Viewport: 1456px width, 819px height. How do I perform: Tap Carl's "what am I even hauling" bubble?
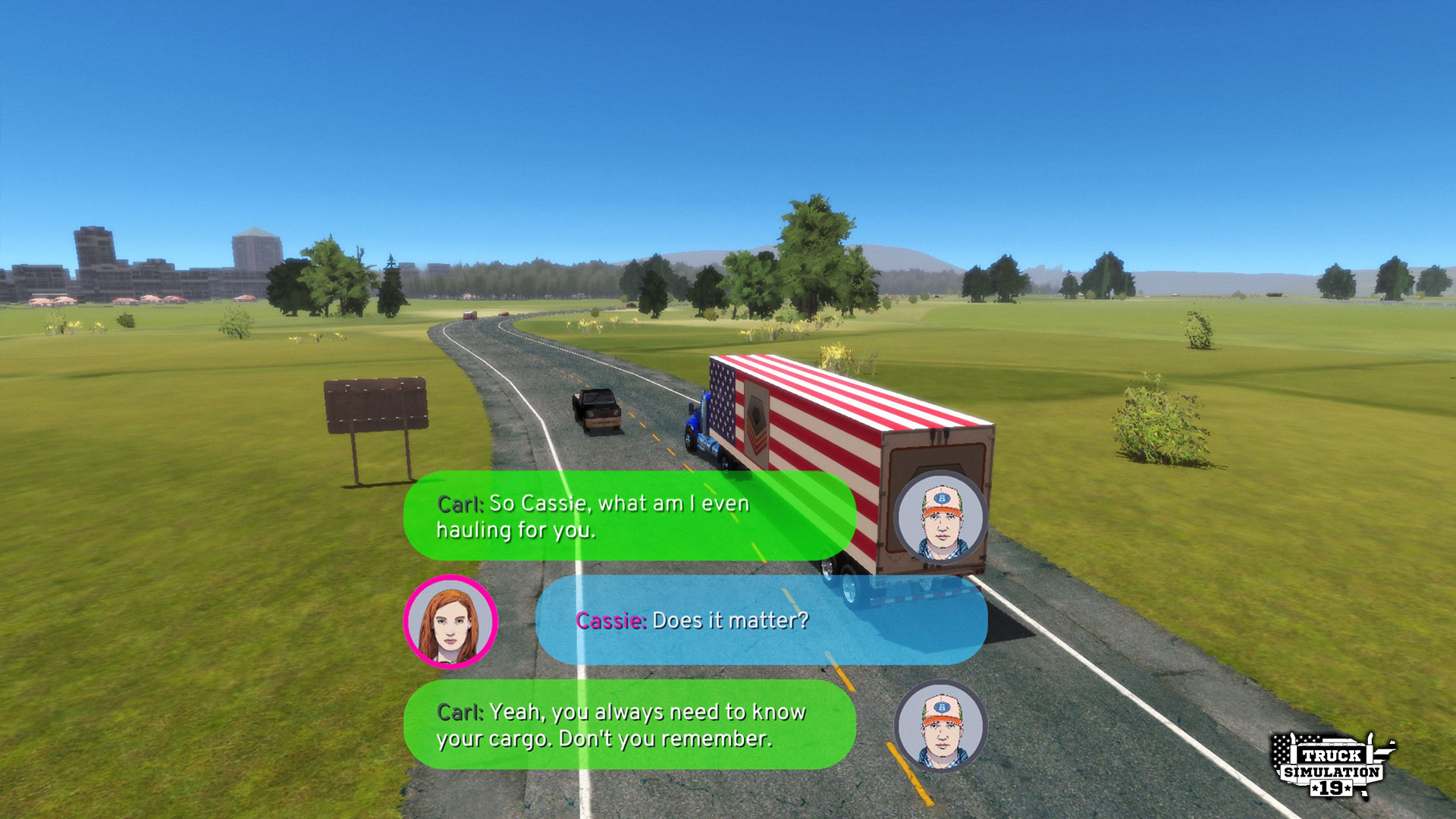coord(629,516)
